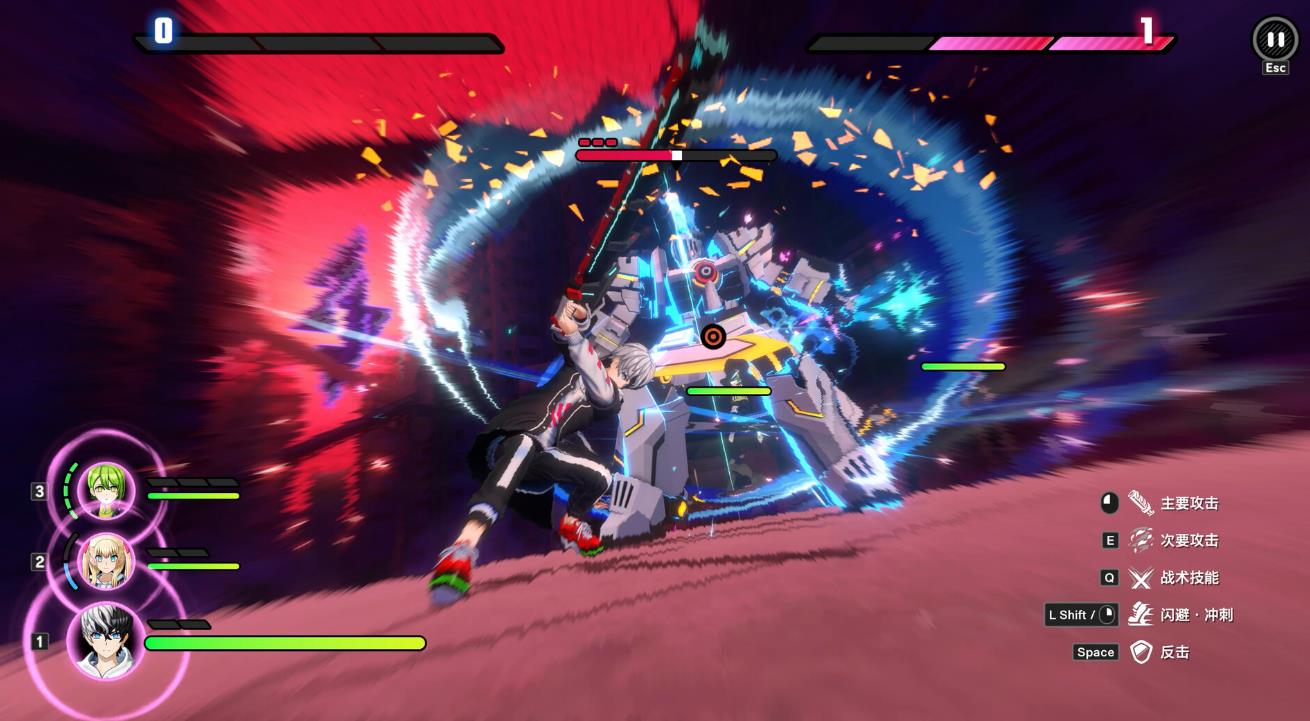The width and height of the screenshot is (1310, 721).
Task: Switch to the blonde party member
Action: [105, 561]
